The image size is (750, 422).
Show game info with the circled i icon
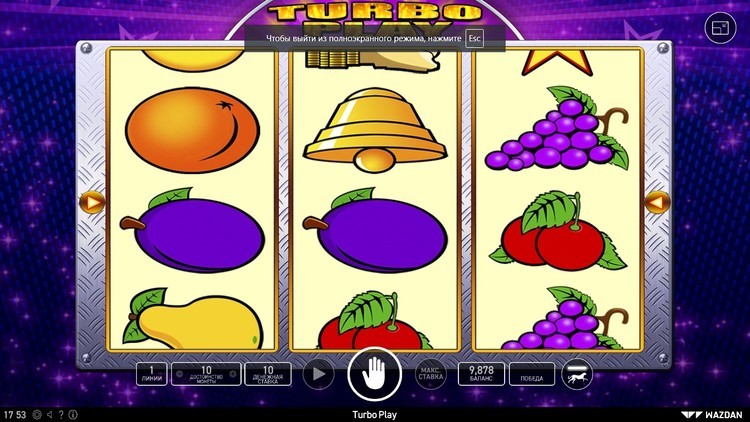71,414
